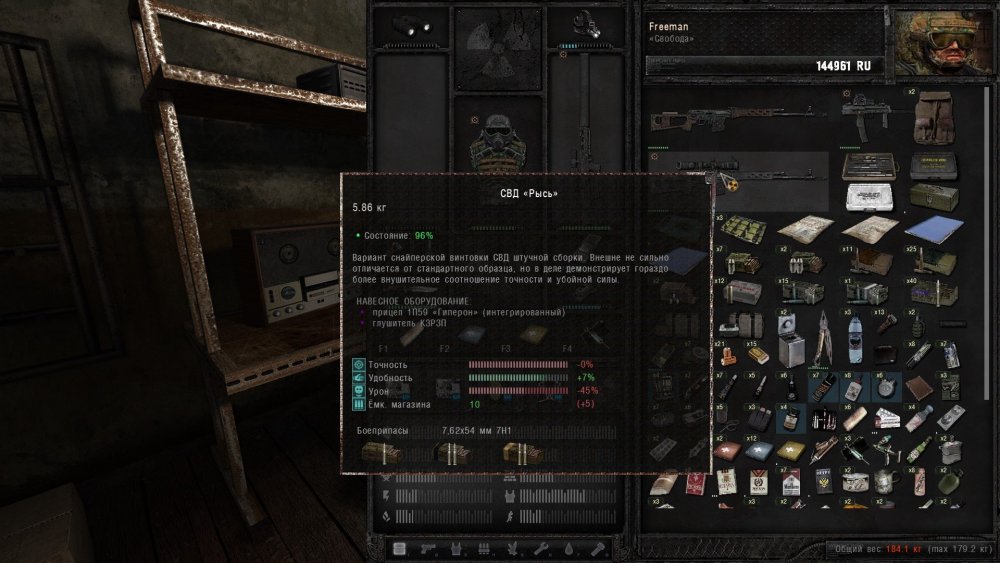Choose the wrench filter in bottom toolbar
The width and height of the screenshot is (1000, 563).
point(540,549)
